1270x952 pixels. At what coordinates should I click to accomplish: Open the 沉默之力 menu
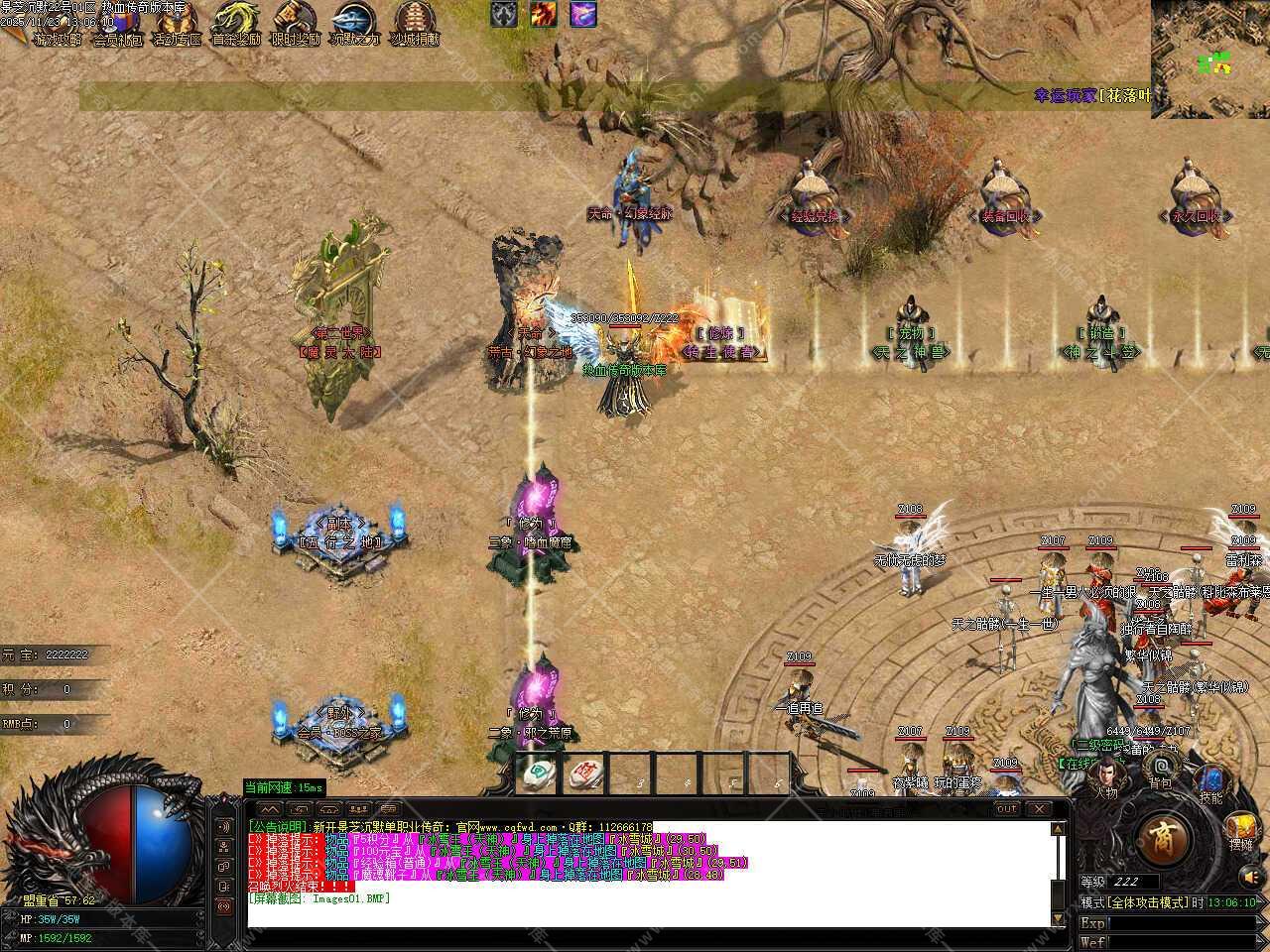click(355, 22)
